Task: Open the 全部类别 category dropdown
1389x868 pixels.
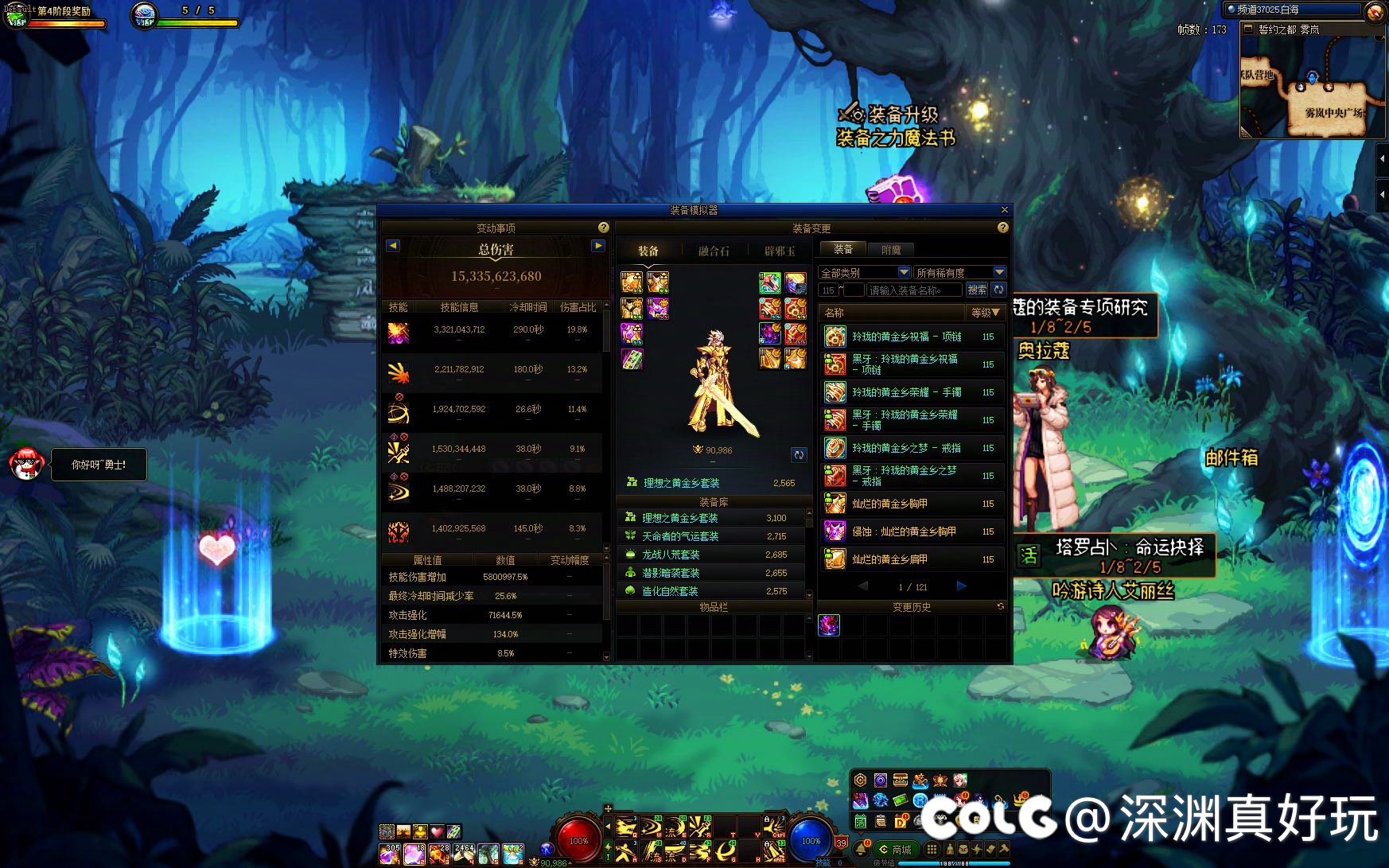Action: (864, 272)
